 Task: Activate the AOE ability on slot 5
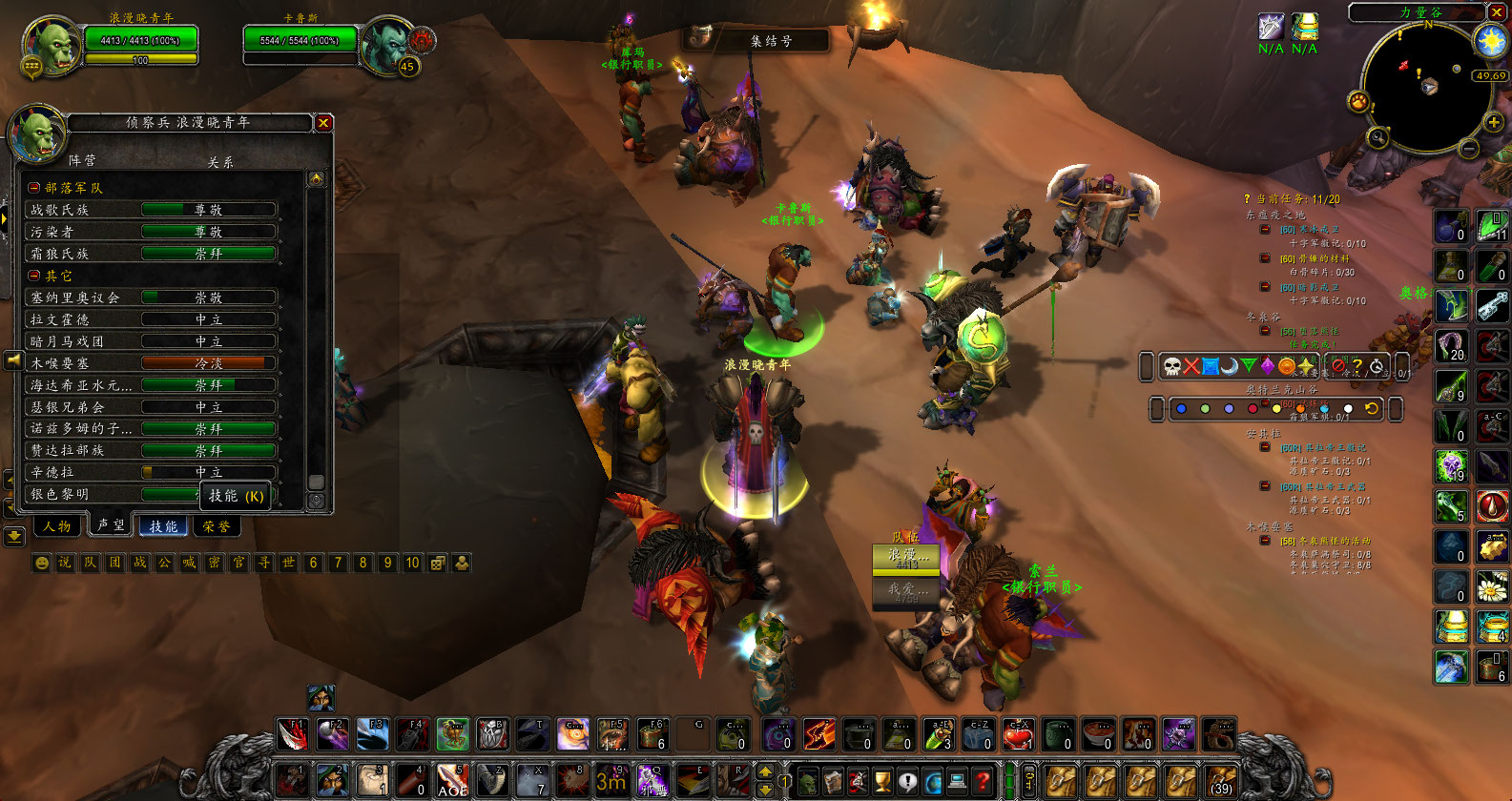click(x=452, y=781)
